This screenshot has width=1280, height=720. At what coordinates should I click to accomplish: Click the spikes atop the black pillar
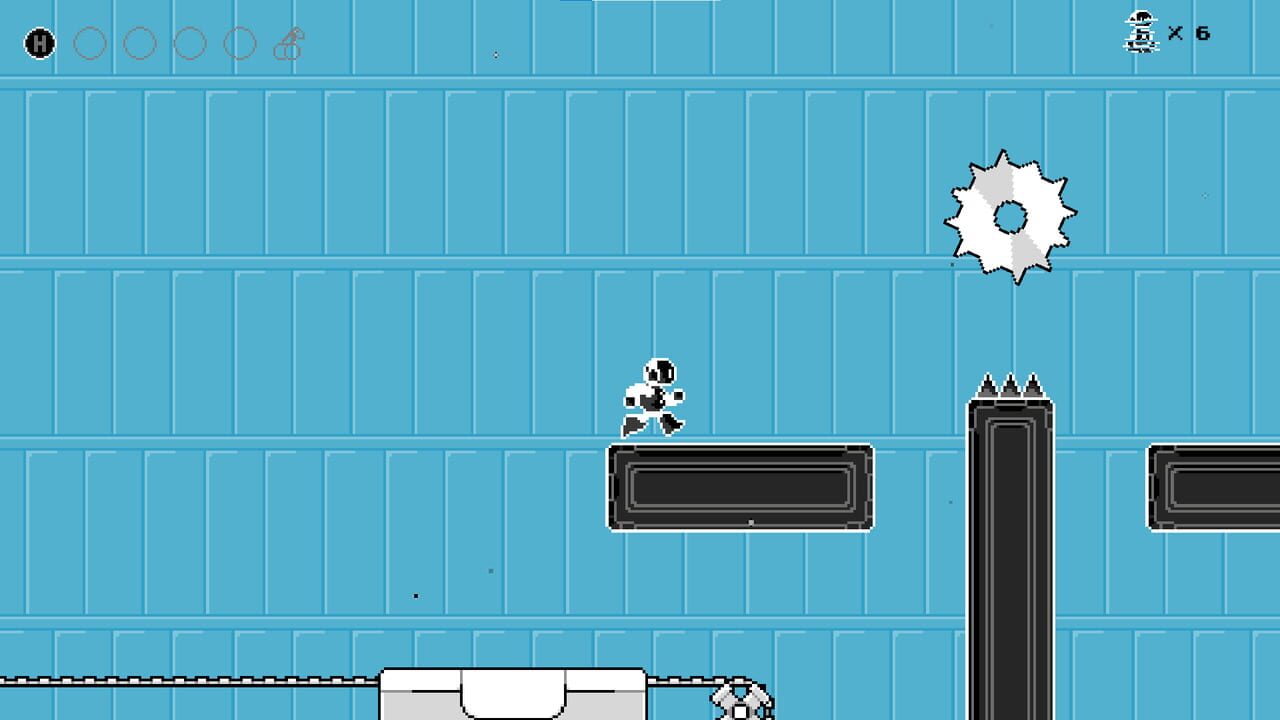(x=1010, y=383)
